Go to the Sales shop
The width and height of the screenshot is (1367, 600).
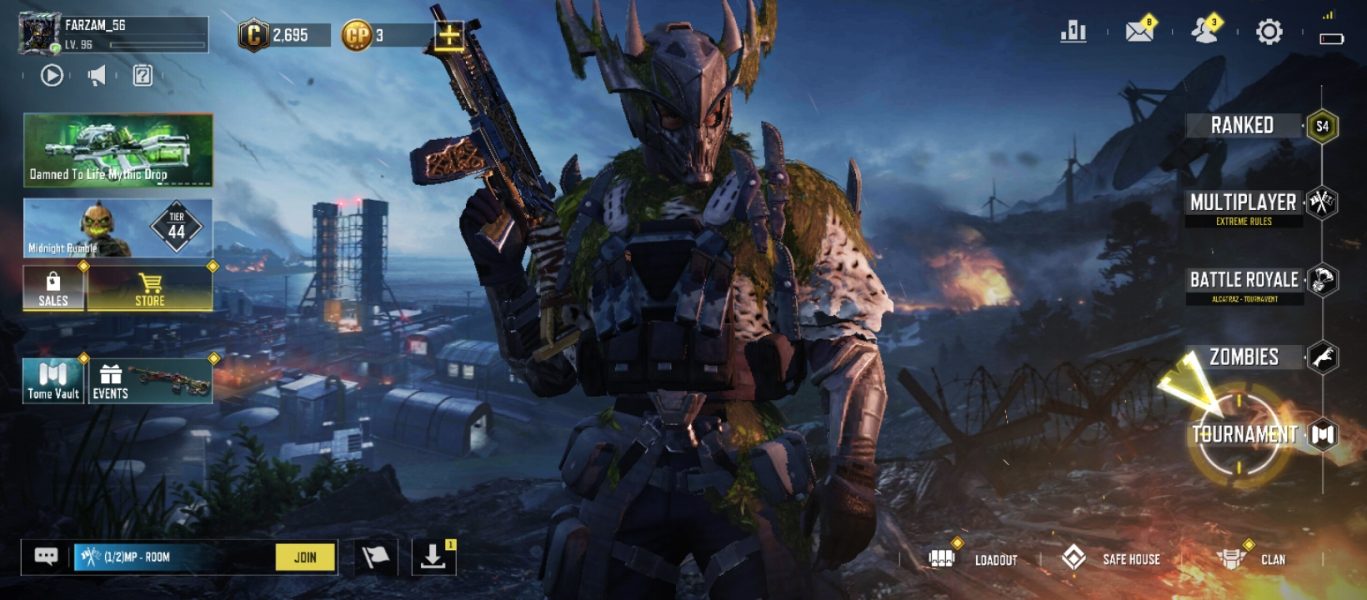(53, 288)
